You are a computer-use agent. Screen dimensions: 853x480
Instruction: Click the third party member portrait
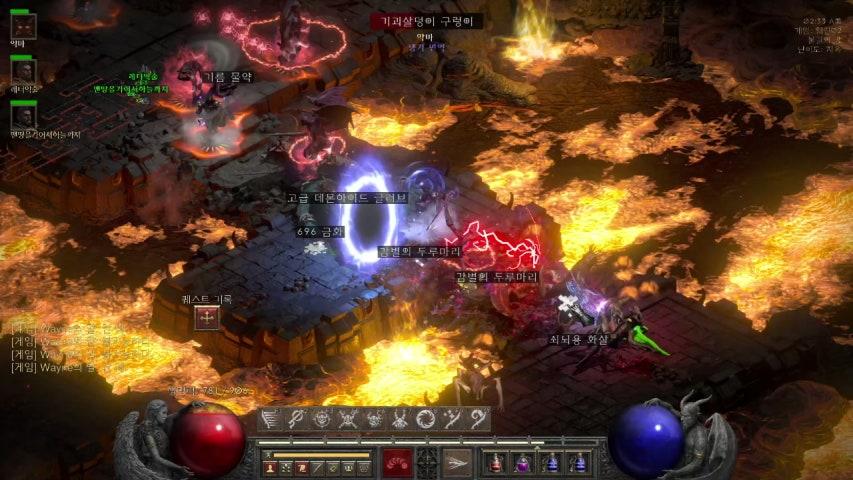pyautogui.click(x=24, y=116)
